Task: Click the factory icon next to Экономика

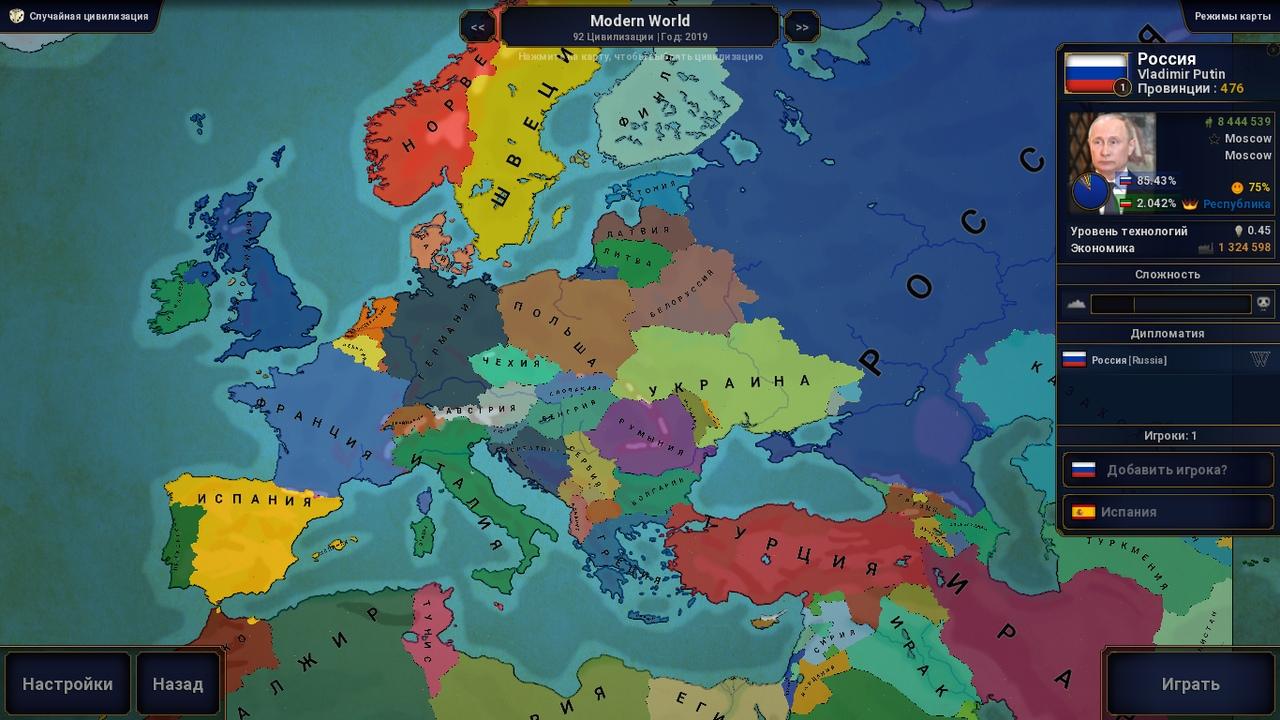Action: 1205,247
